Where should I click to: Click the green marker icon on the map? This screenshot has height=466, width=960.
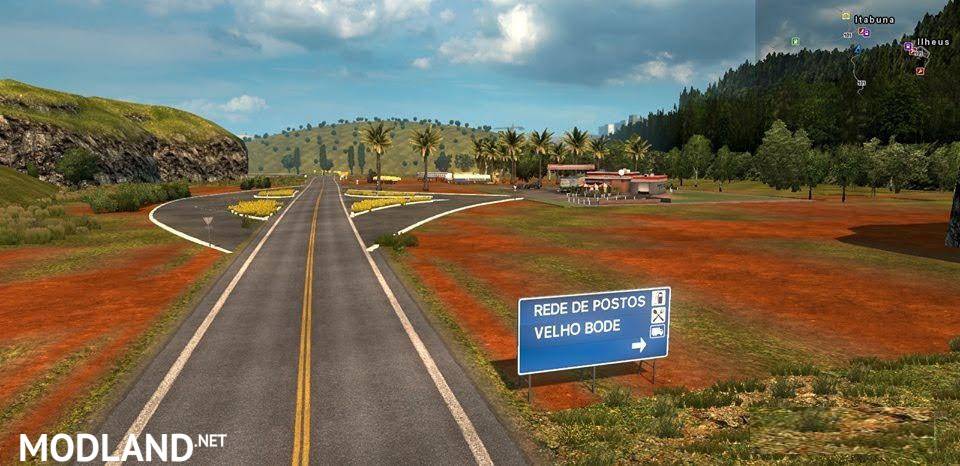(x=795, y=41)
